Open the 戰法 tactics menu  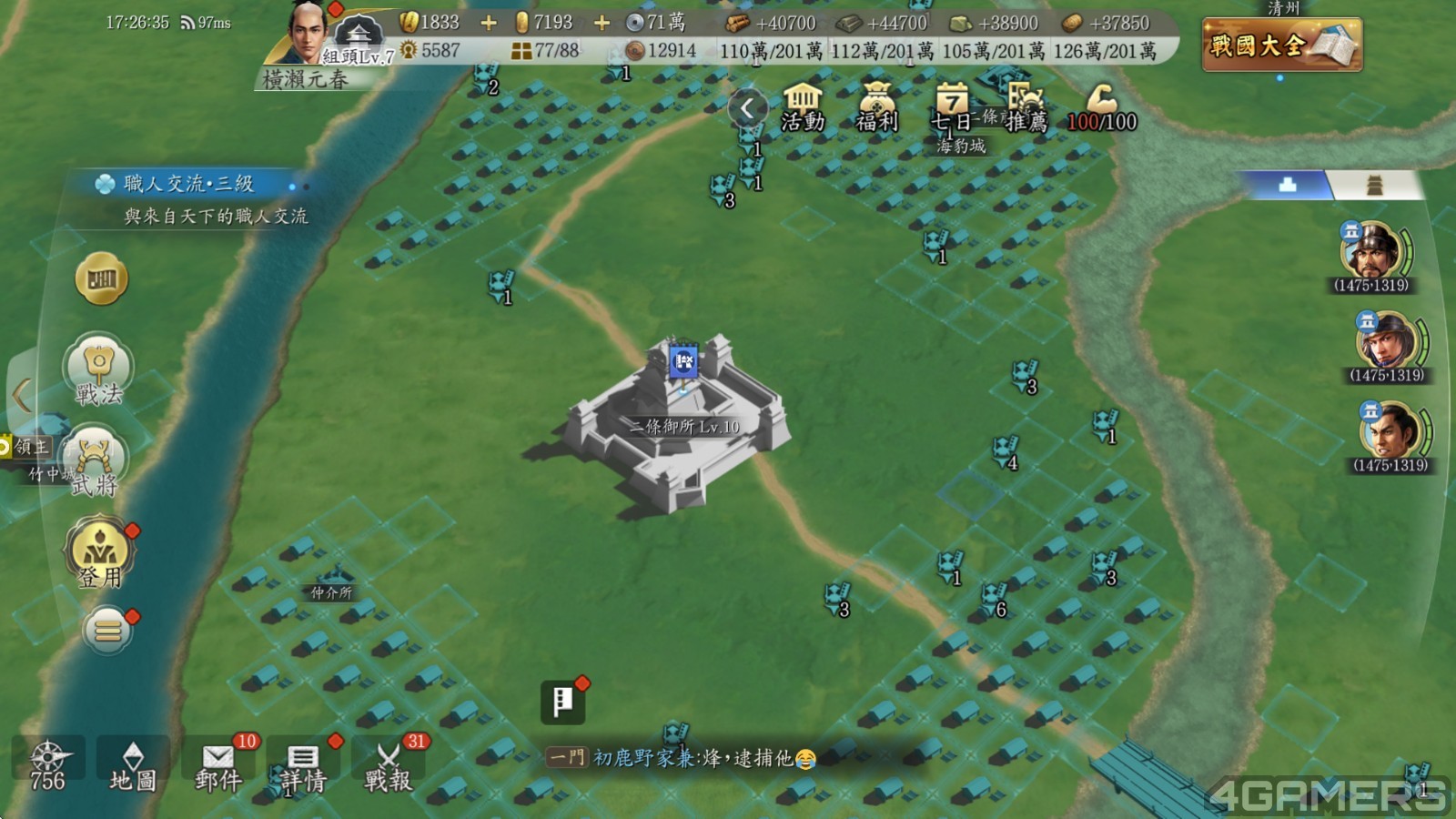point(98,369)
